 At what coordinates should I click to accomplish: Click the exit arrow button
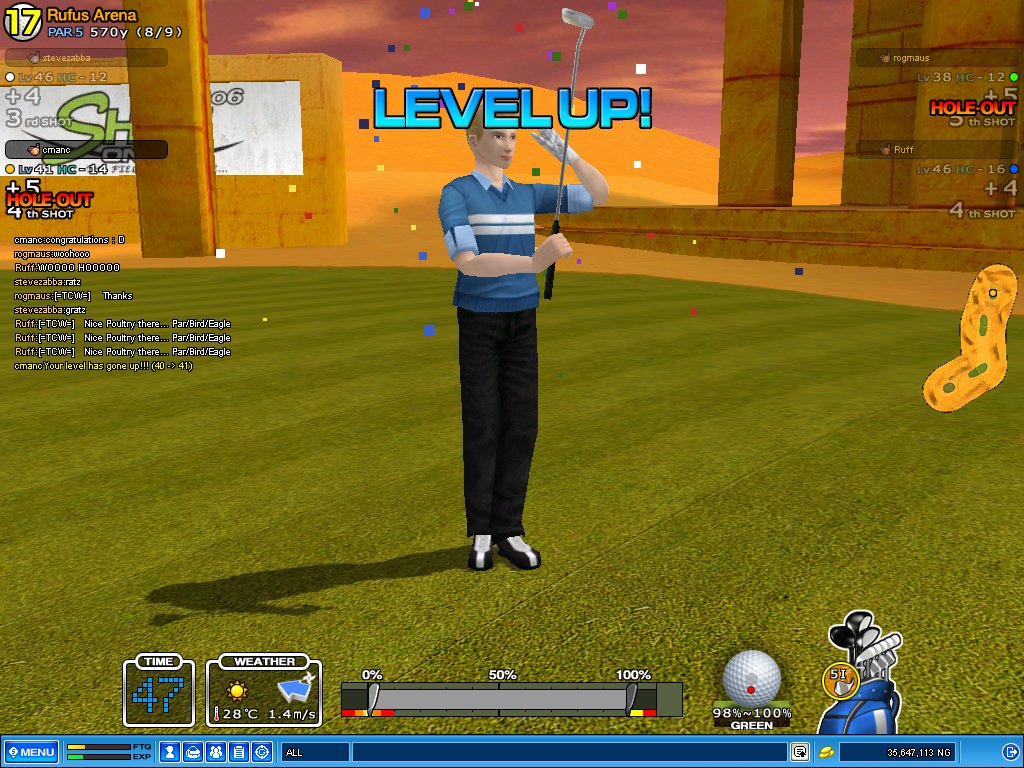click(x=1010, y=752)
